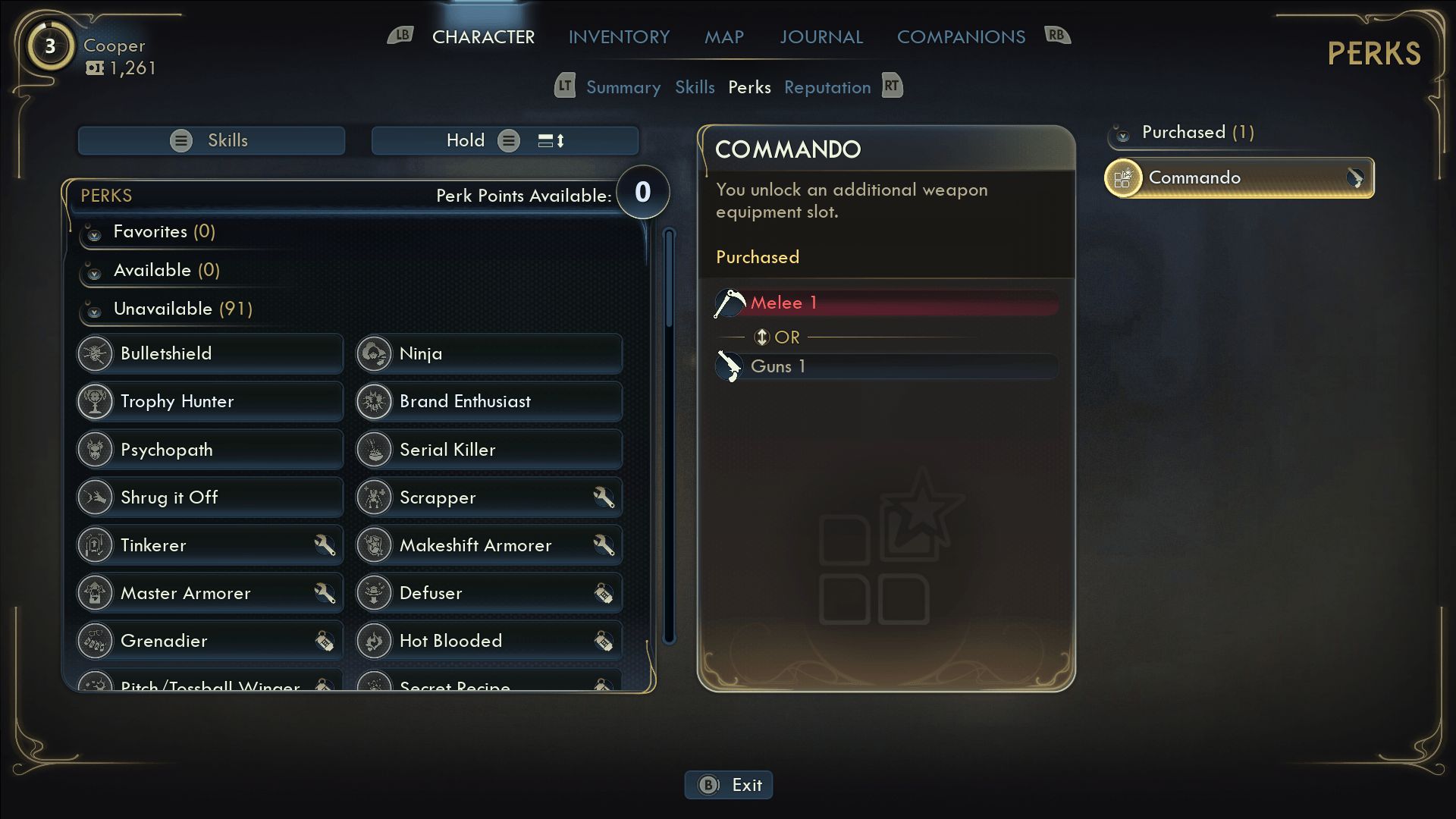Select the purchased Commando perk
Viewport: 1456px width, 819px height.
1239,178
